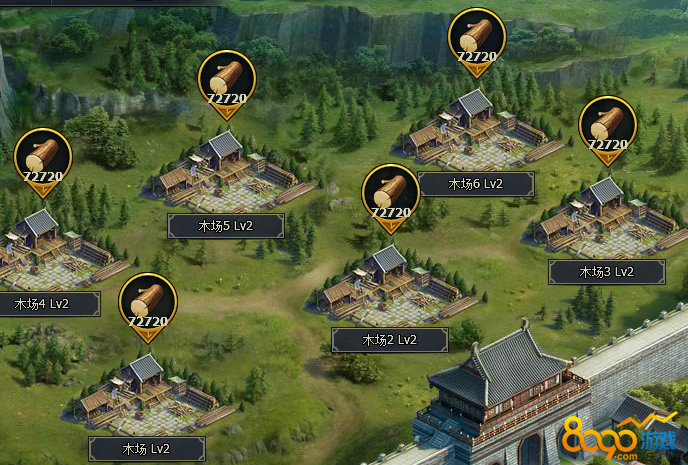
Task: Select the 木场5 Lv2 name label
Action: (x=225, y=225)
